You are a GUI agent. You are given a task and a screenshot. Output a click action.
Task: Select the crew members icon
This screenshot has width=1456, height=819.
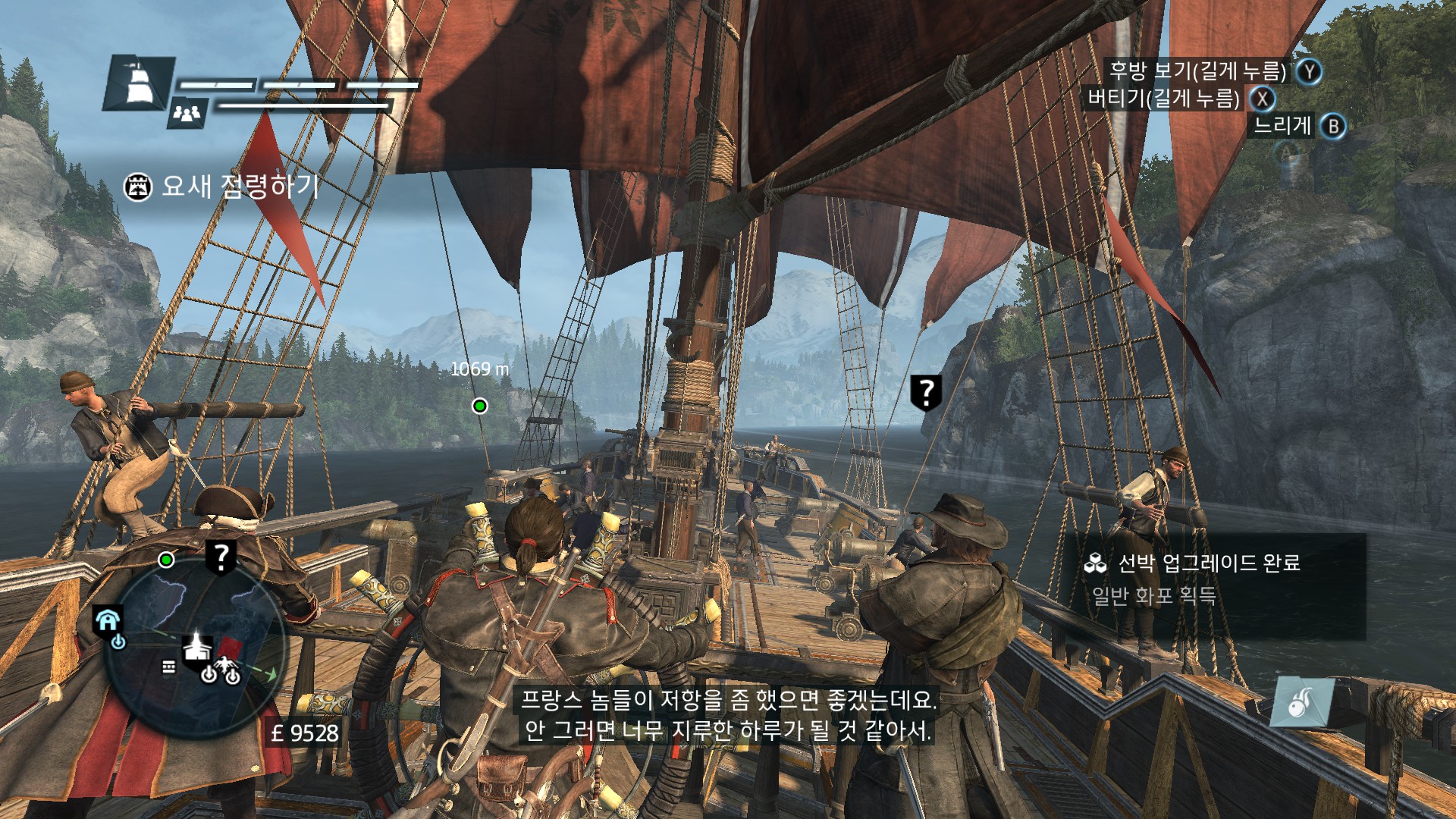[187, 114]
